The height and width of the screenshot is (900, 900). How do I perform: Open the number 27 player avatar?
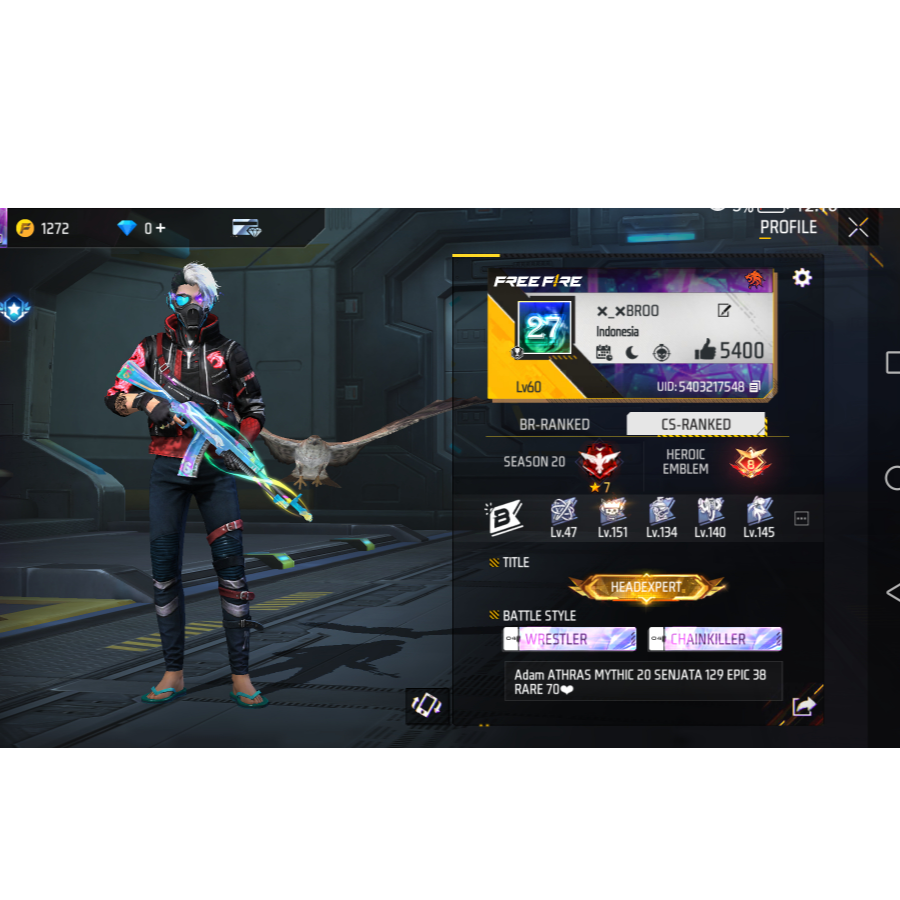pos(544,327)
